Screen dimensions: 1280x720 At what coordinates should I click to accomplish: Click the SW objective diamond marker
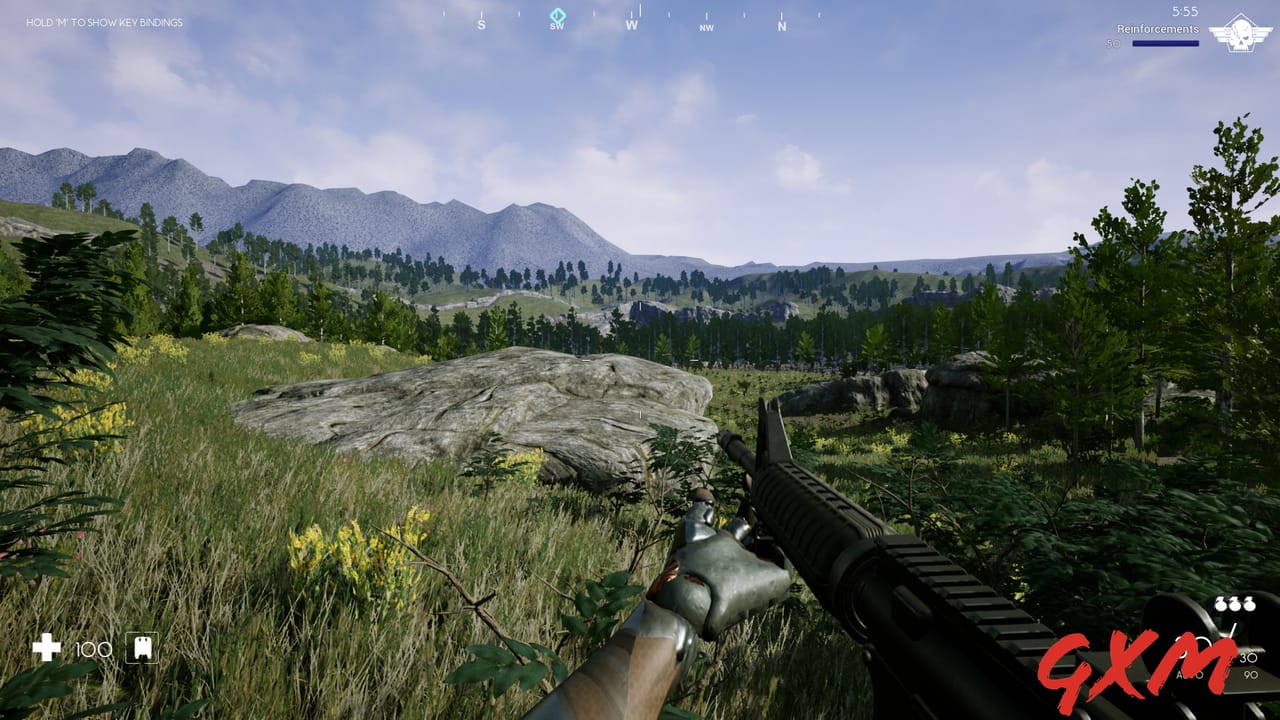556,16
